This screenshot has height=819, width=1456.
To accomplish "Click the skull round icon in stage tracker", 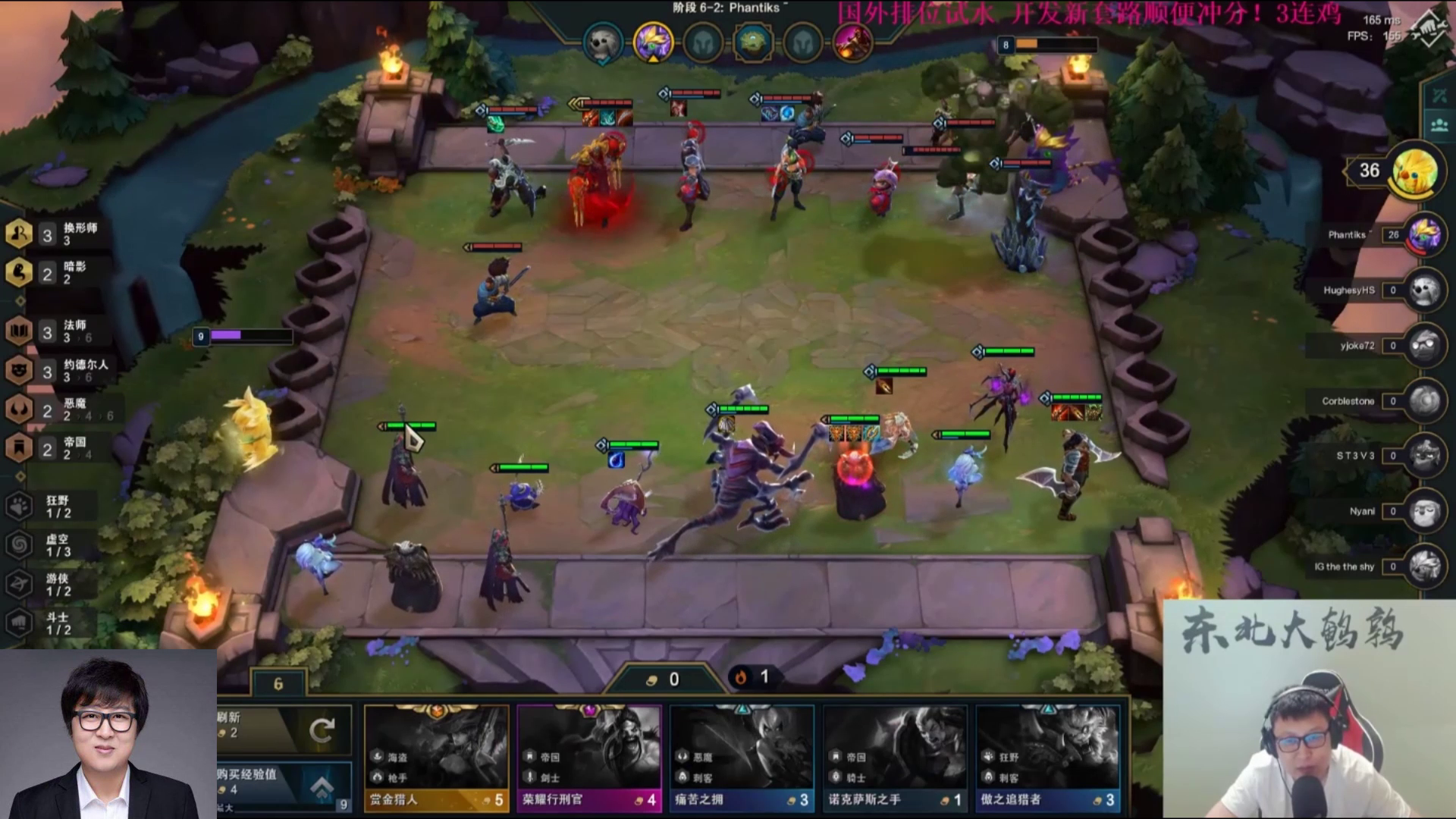I will (603, 42).
